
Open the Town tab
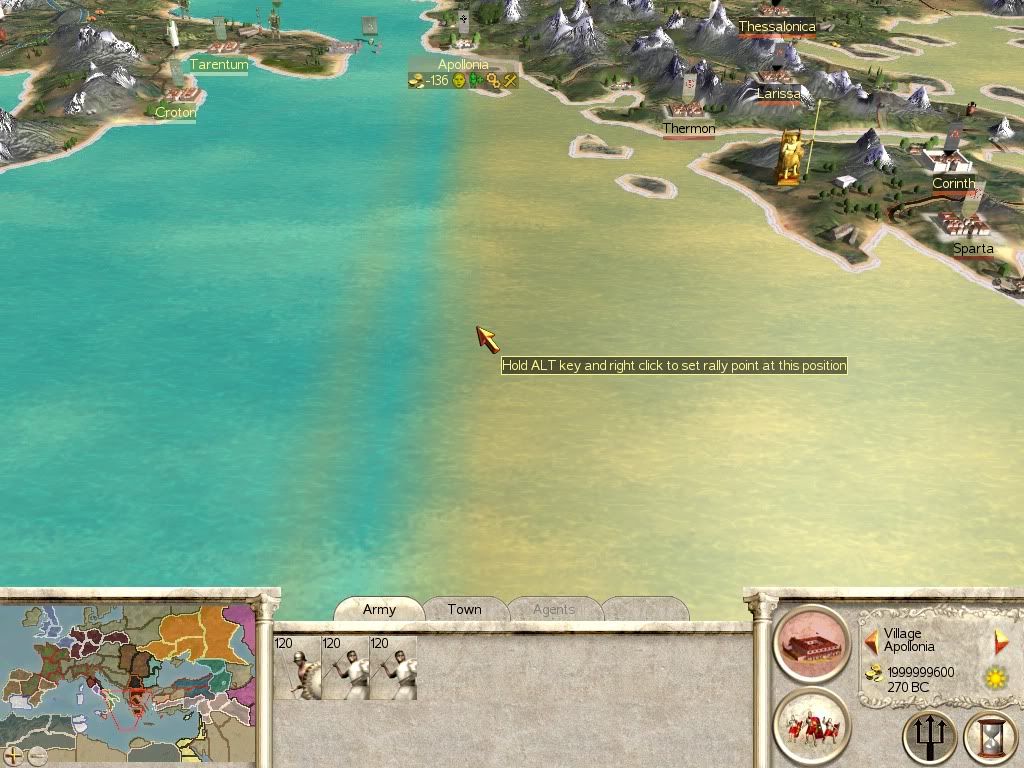pos(464,609)
